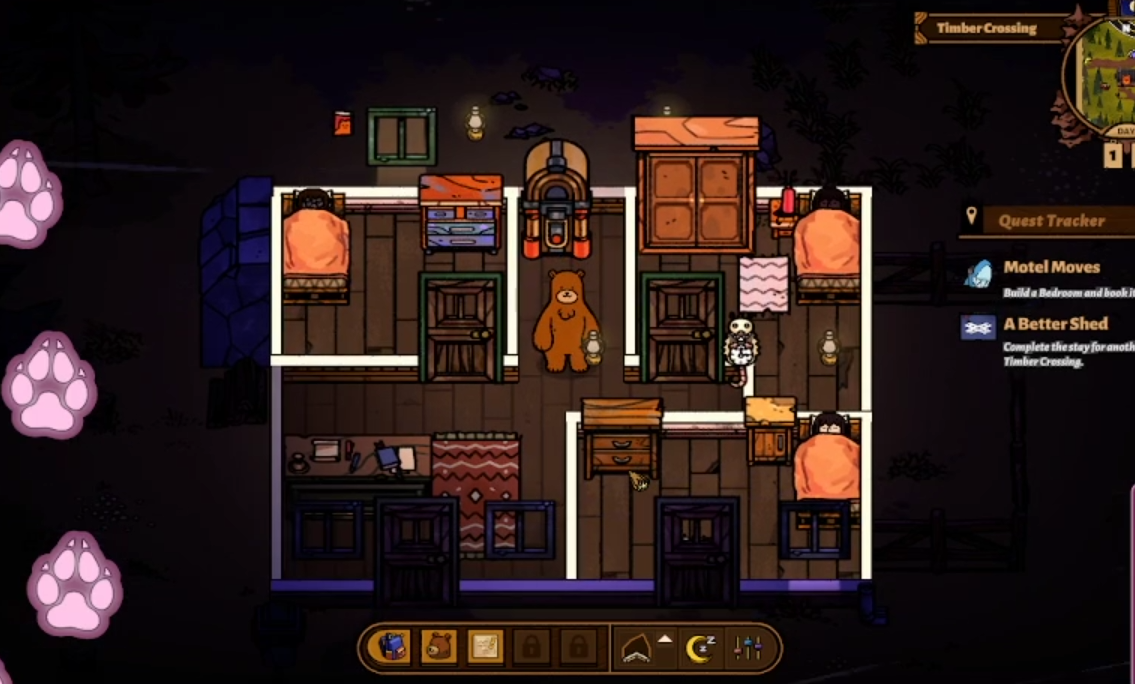This screenshot has height=684, width=1135.
Task: Click the Timber Crossing location banner
Action: pos(986,28)
